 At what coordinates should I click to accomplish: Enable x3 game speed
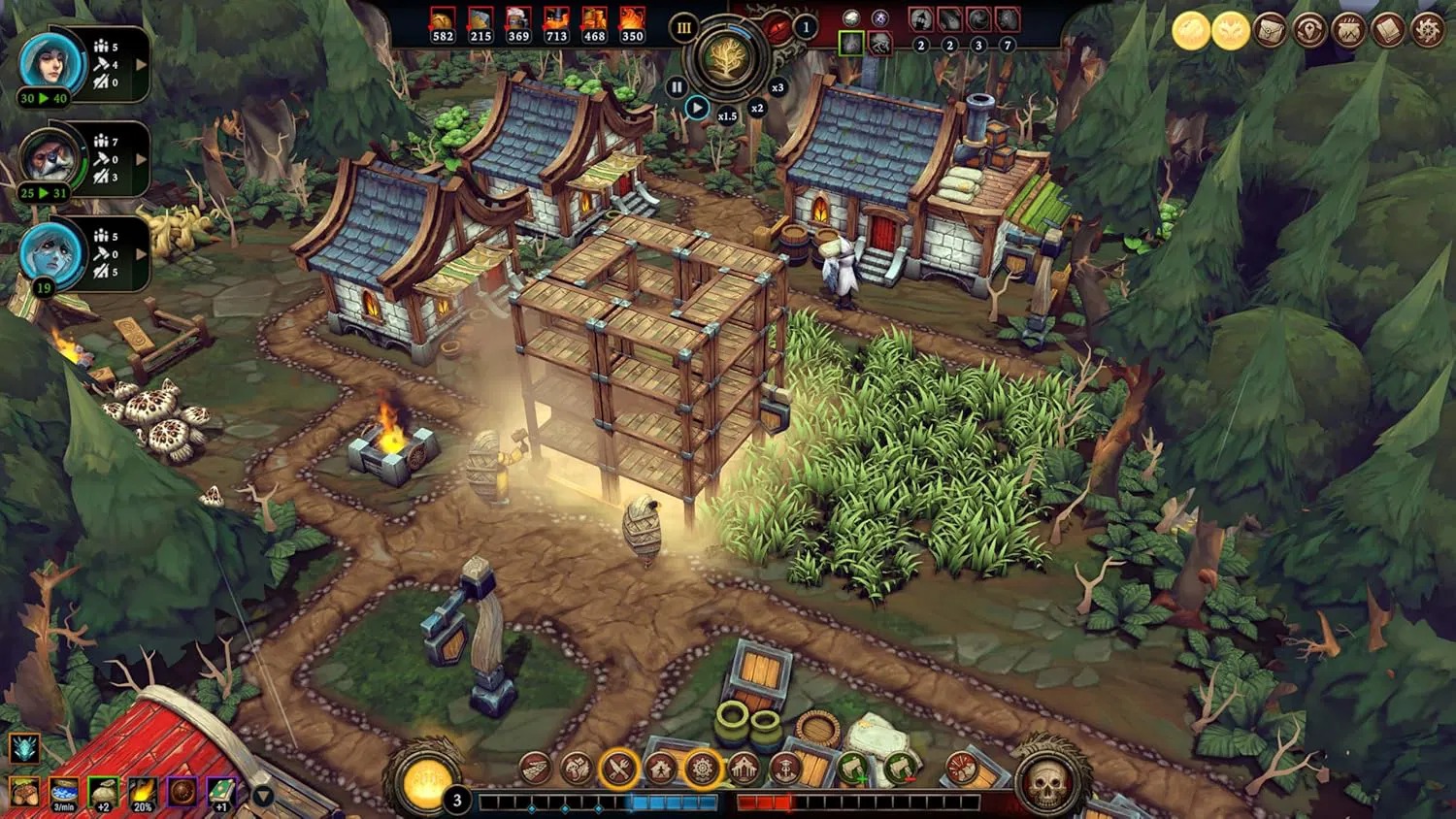(x=778, y=88)
